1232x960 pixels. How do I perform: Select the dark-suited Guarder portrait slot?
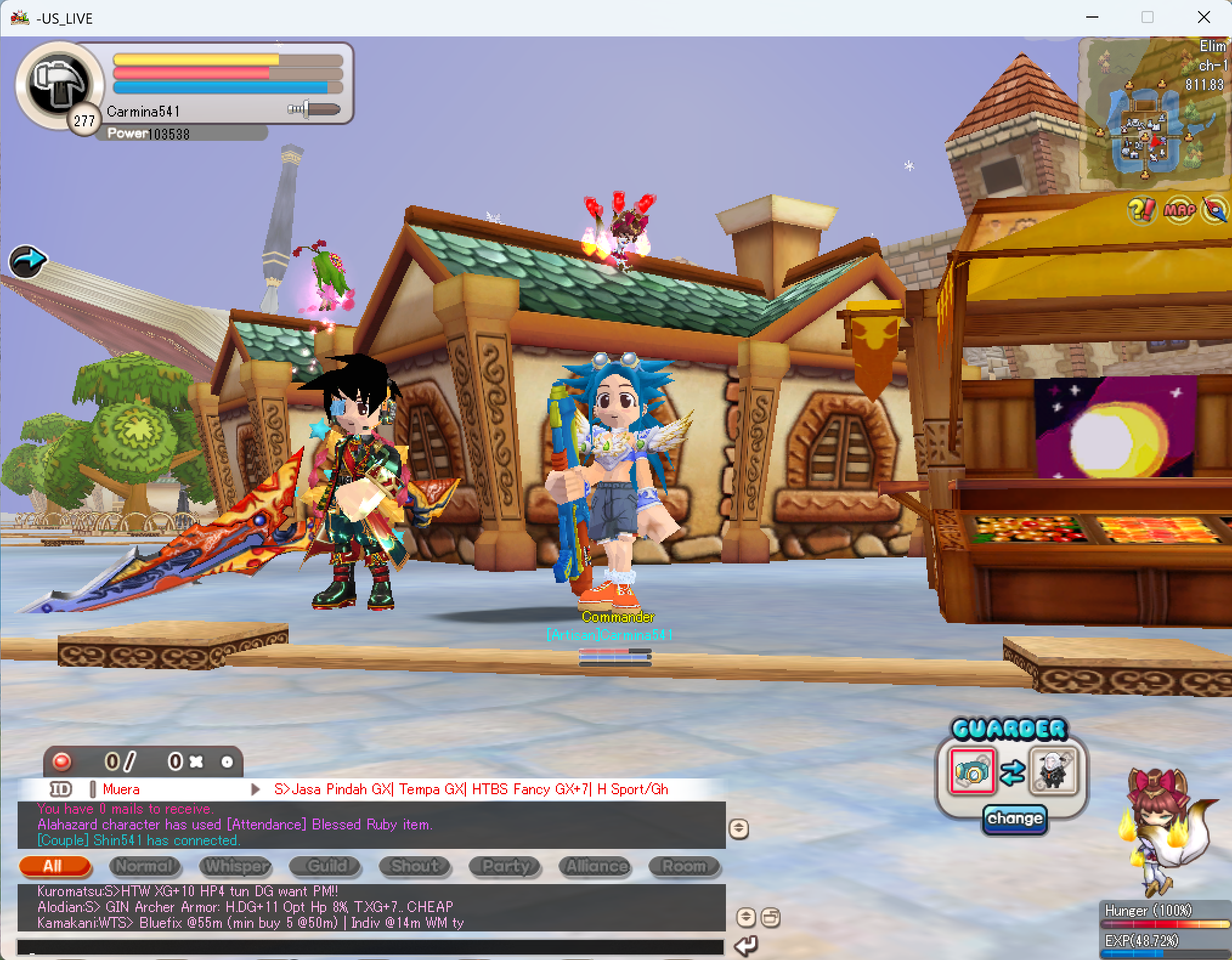click(x=1053, y=771)
